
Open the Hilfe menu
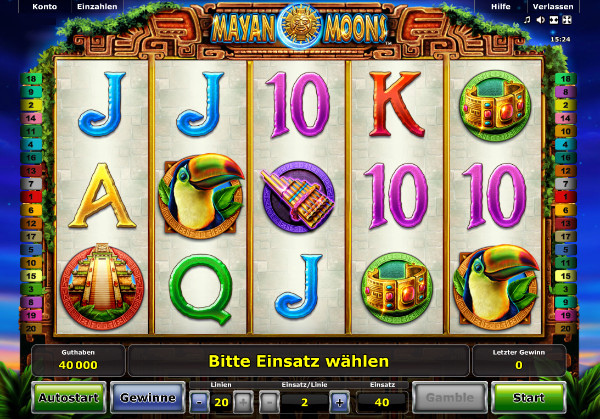[500, 5]
